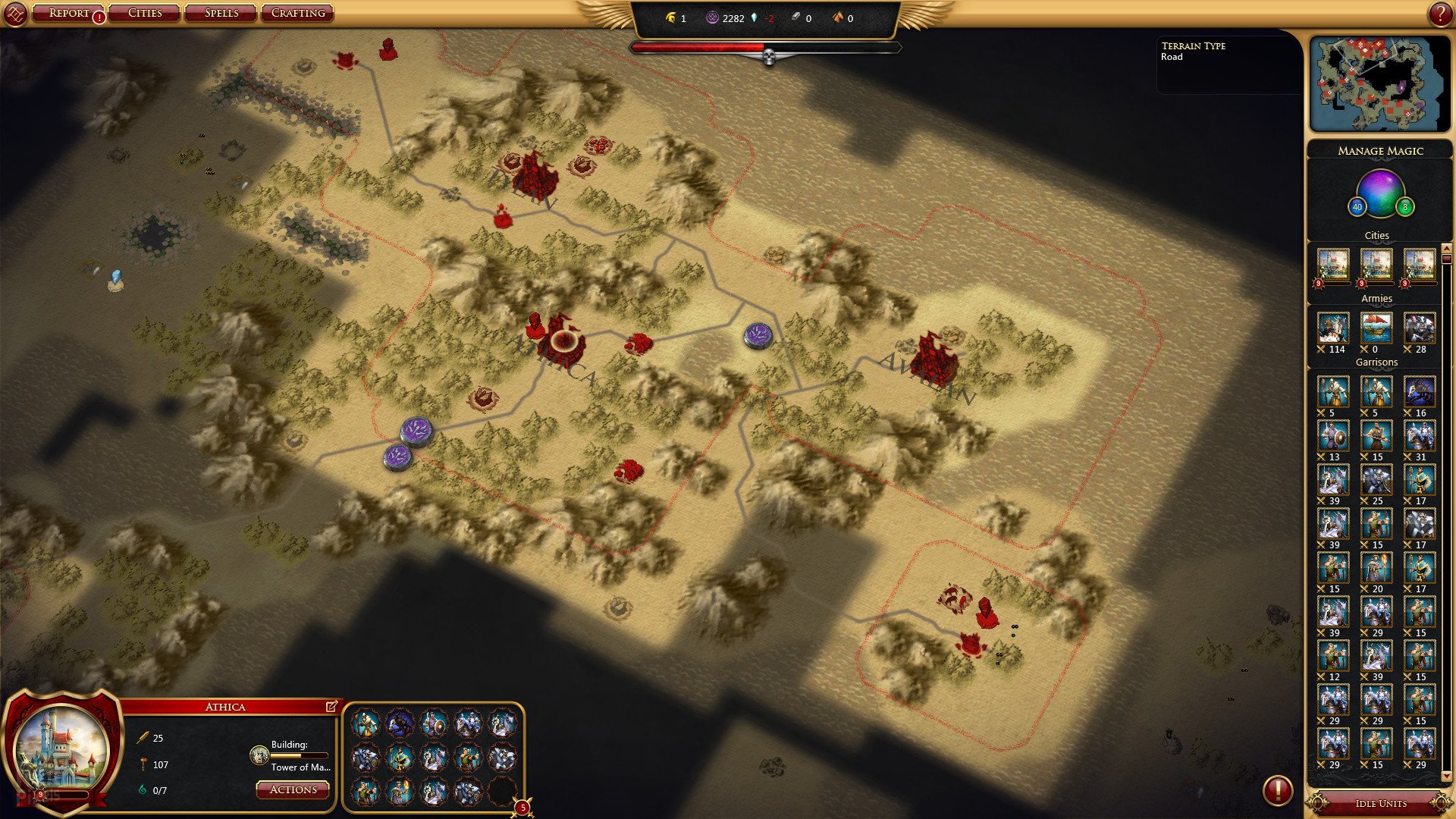Select the garrison with 16 strength
The image size is (1456, 819).
[x=1420, y=393]
